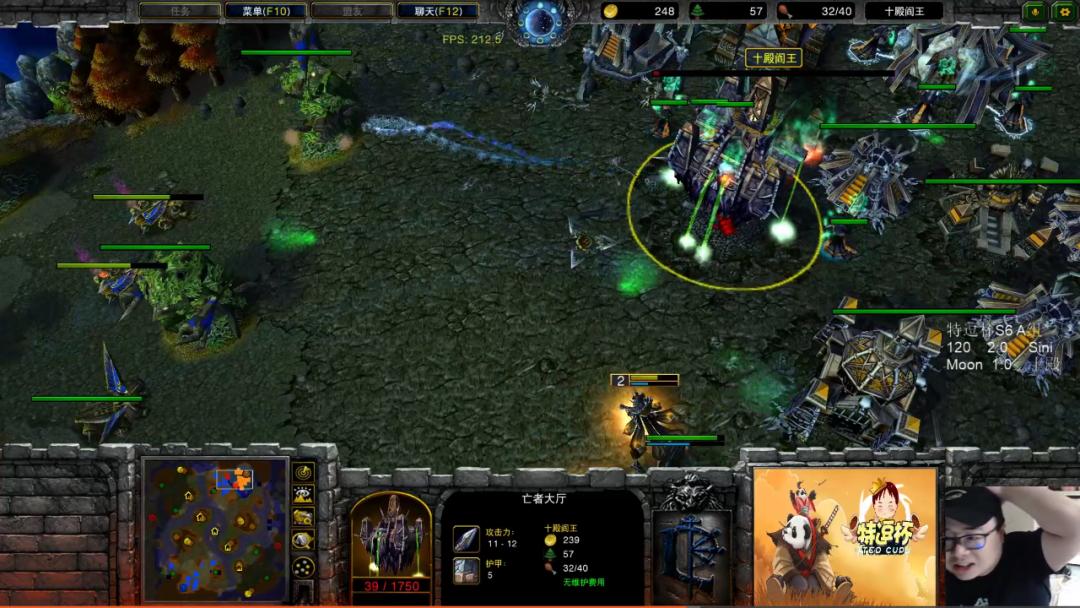This screenshot has height=608, width=1080.
Task: Select the armor icon
Action: (466, 570)
